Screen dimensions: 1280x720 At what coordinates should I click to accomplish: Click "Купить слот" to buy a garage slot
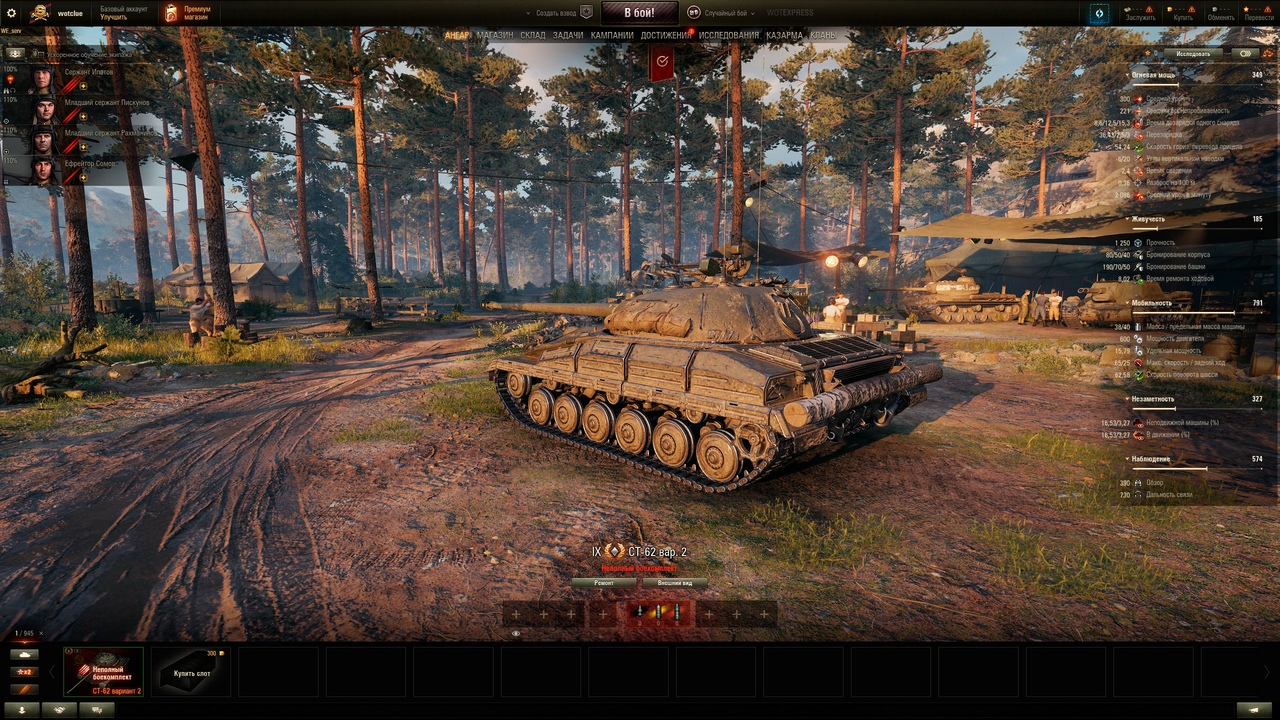pos(191,671)
